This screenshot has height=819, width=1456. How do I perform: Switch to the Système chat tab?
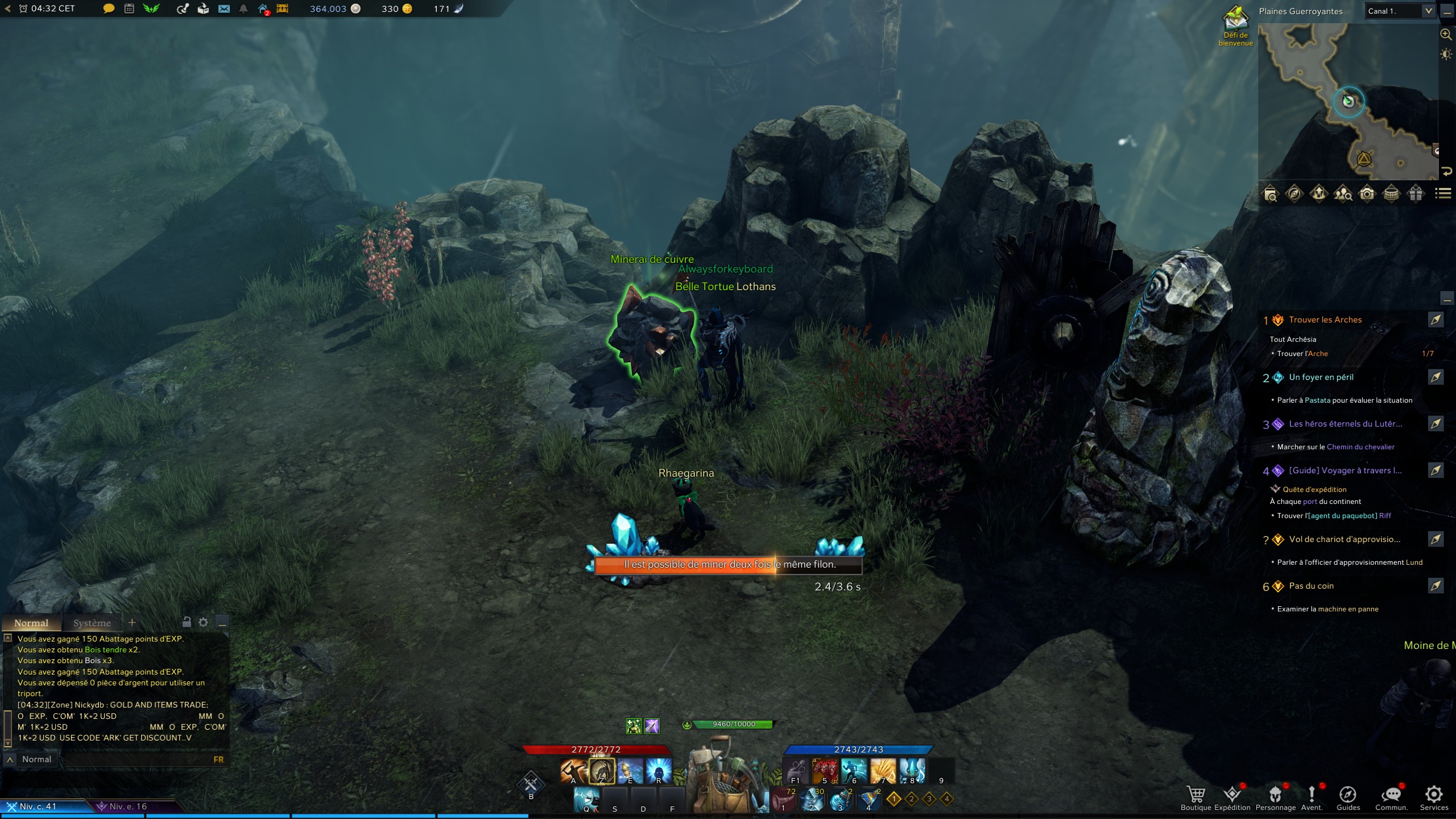(x=92, y=623)
